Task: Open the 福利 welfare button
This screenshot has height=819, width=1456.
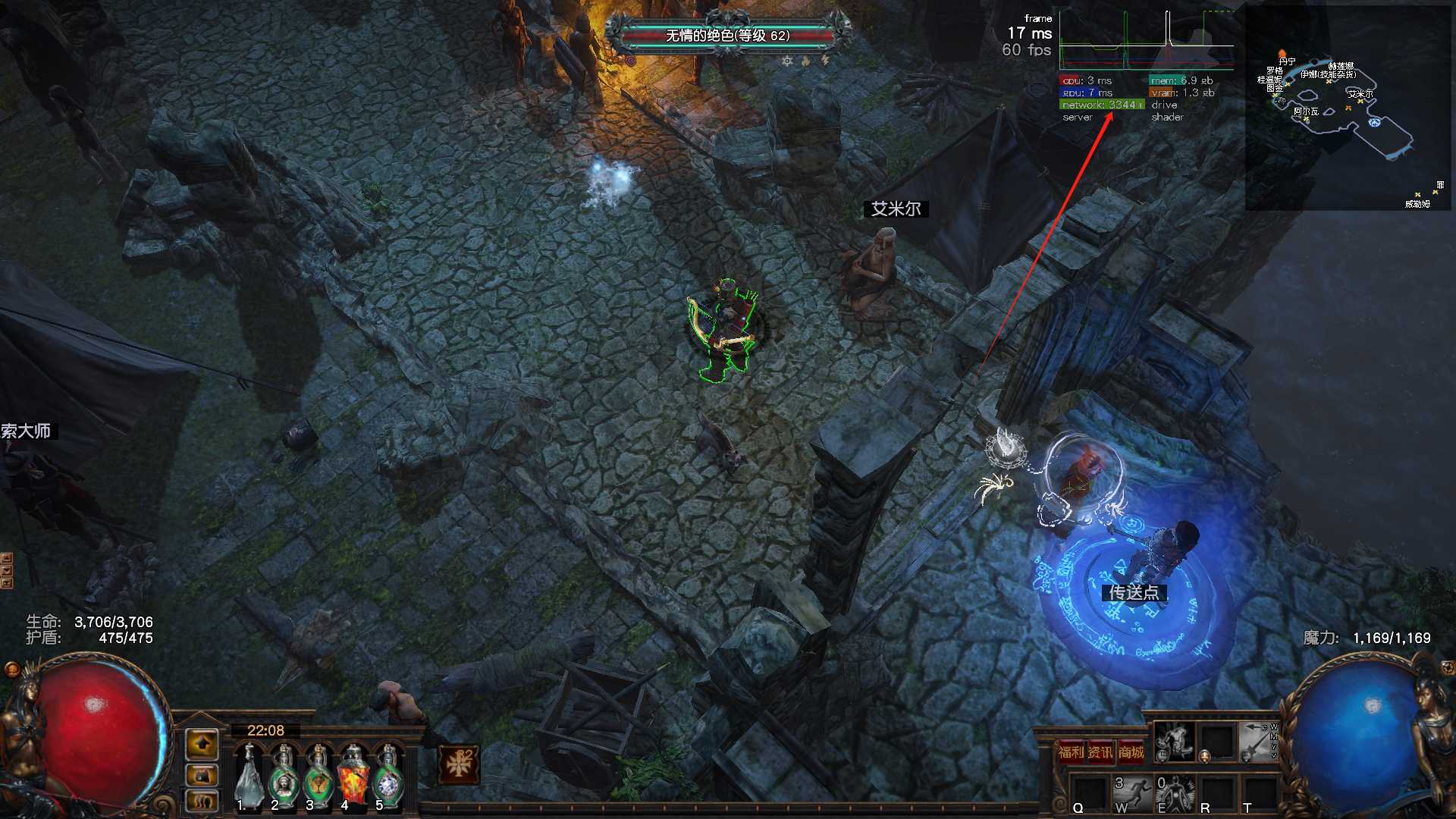Action: (1071, 752)
